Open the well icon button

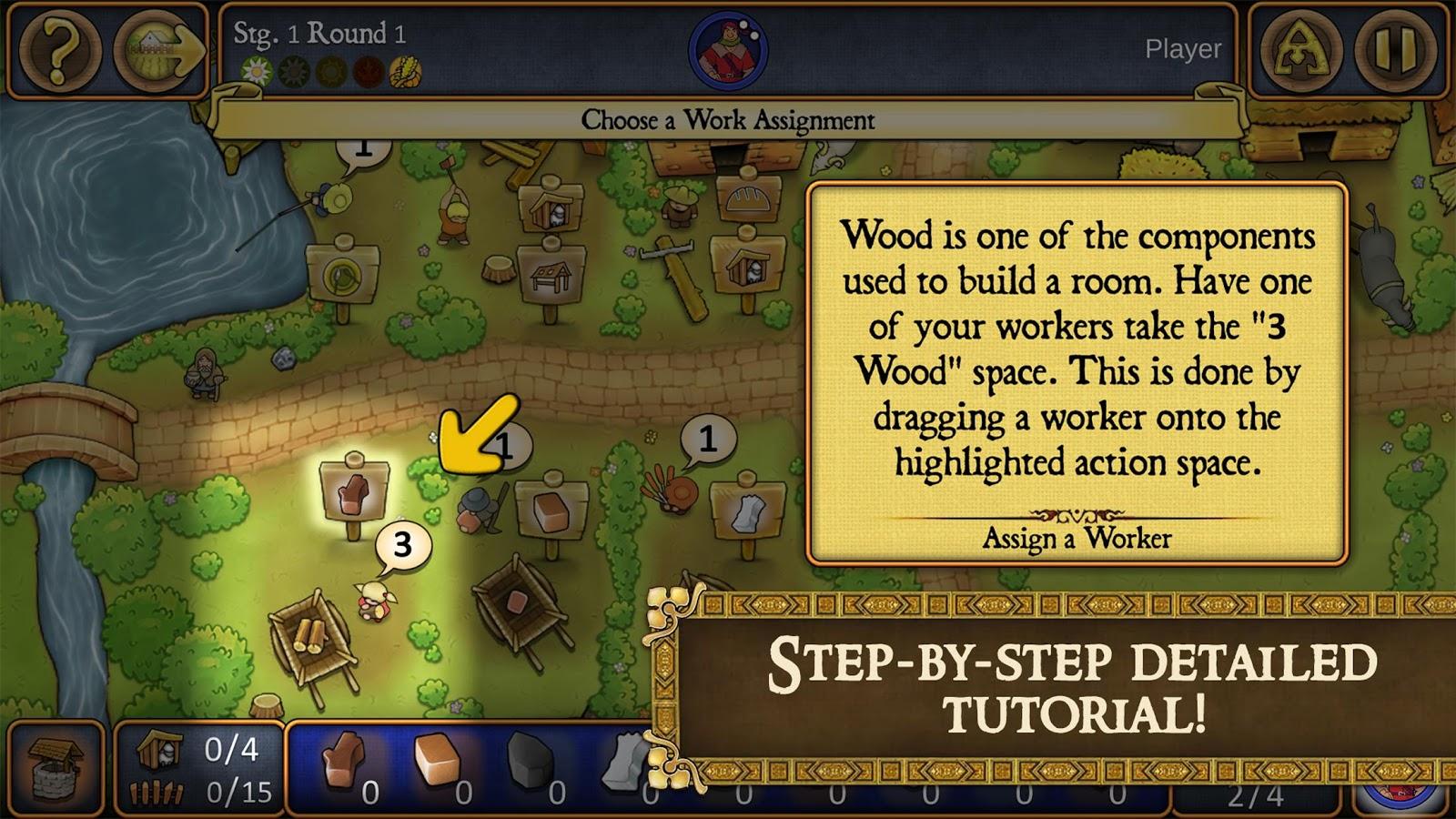[x=56, y=767]
